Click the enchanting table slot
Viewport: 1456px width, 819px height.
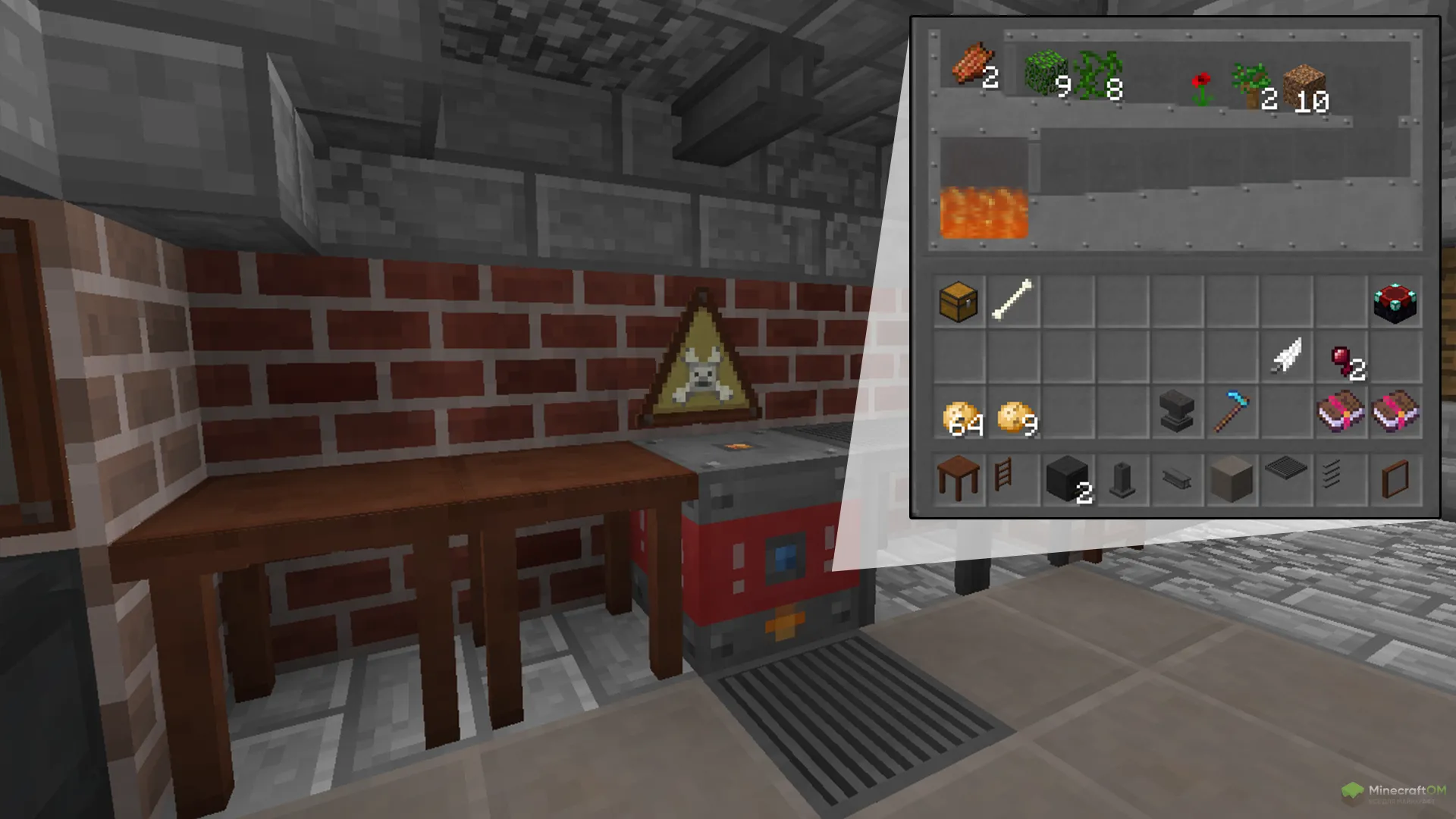(x=1395, y=303)
